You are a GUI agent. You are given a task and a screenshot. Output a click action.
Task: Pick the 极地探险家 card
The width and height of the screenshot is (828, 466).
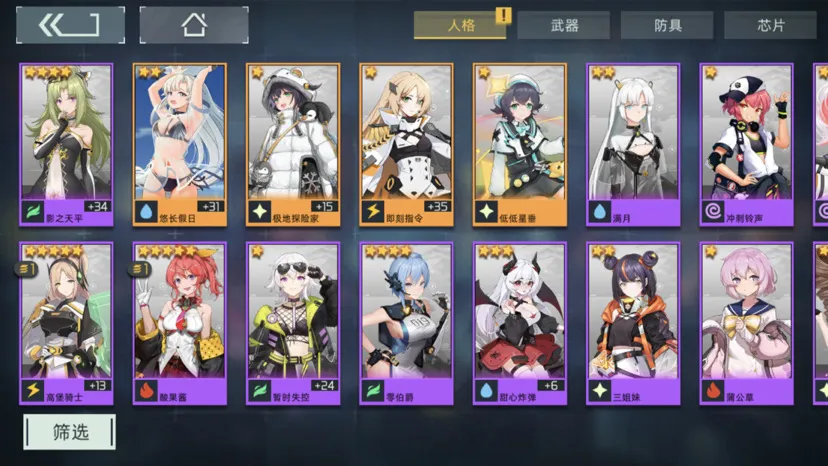[293, 145]
